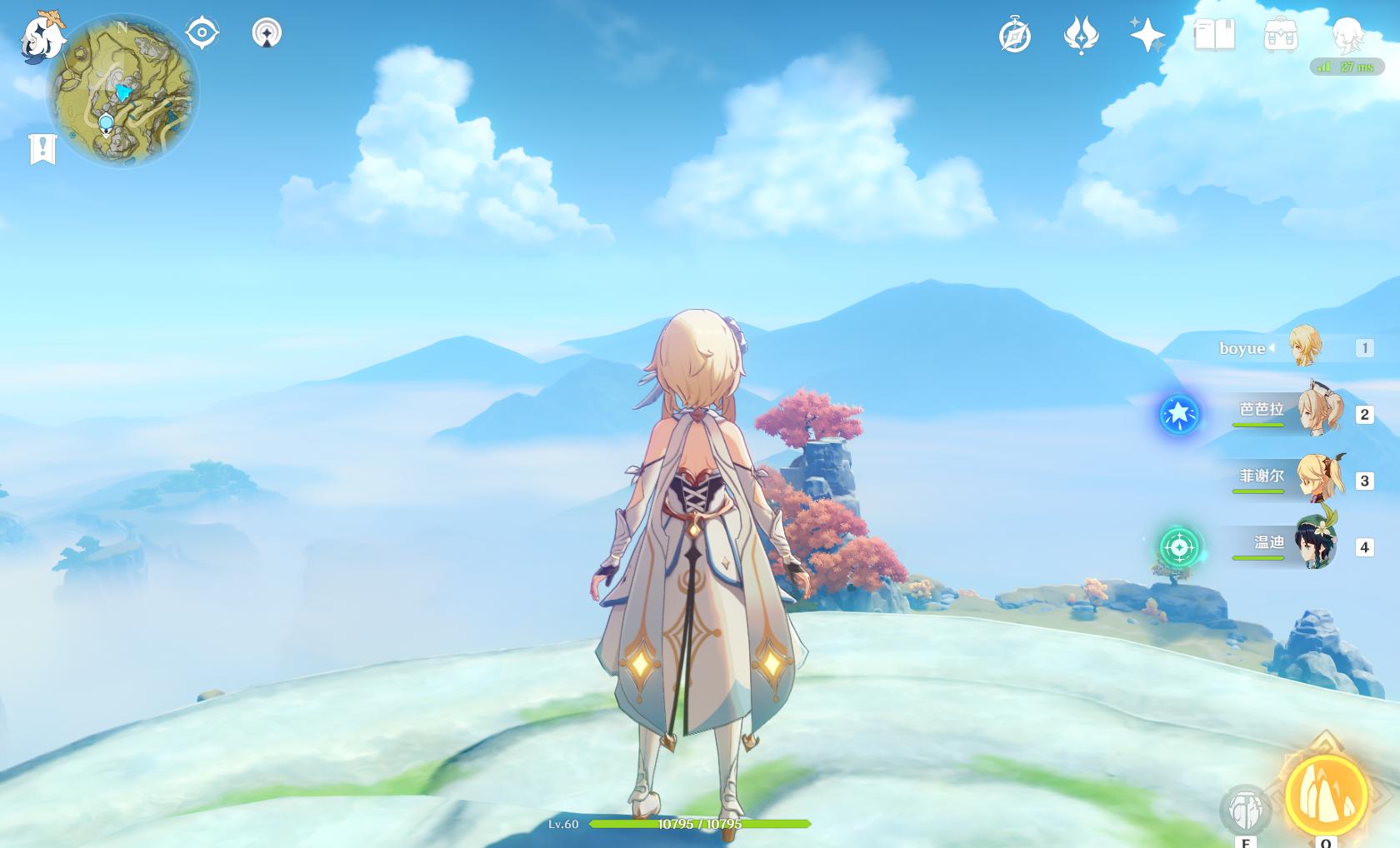
Task: Open the adventurer handbook book icon
Action: 1214,36
